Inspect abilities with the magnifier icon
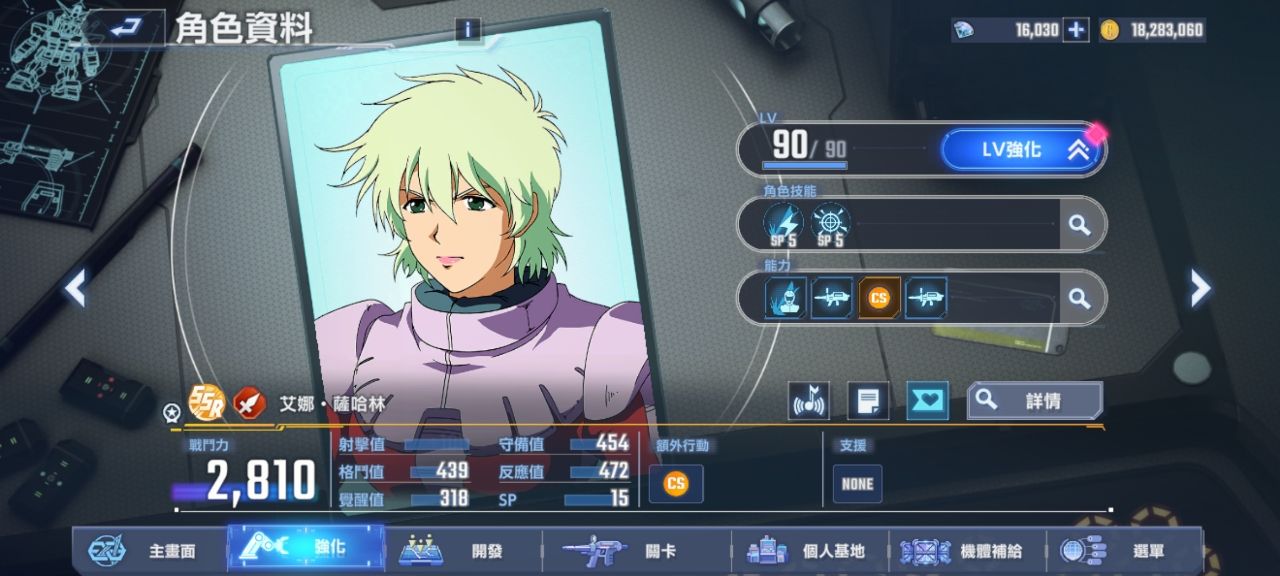1280x576 pixels. point(1079,298)
